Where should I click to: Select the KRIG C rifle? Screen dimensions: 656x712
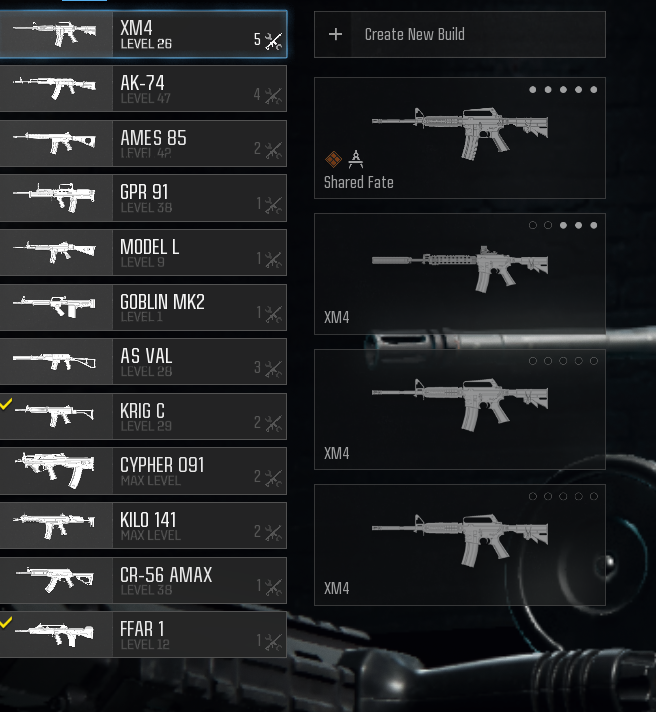(143, 416)
